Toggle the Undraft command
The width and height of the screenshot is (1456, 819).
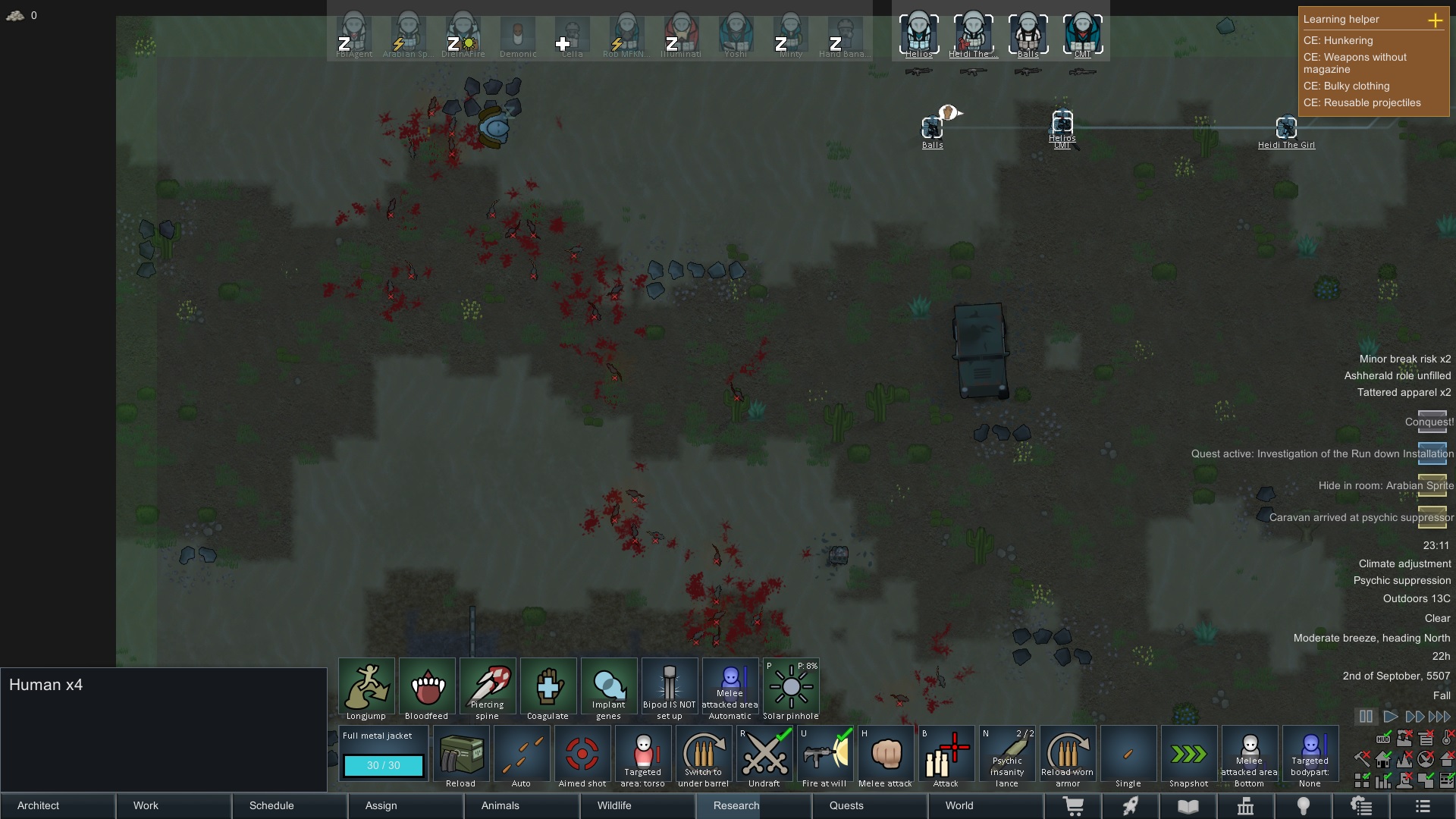765,755
